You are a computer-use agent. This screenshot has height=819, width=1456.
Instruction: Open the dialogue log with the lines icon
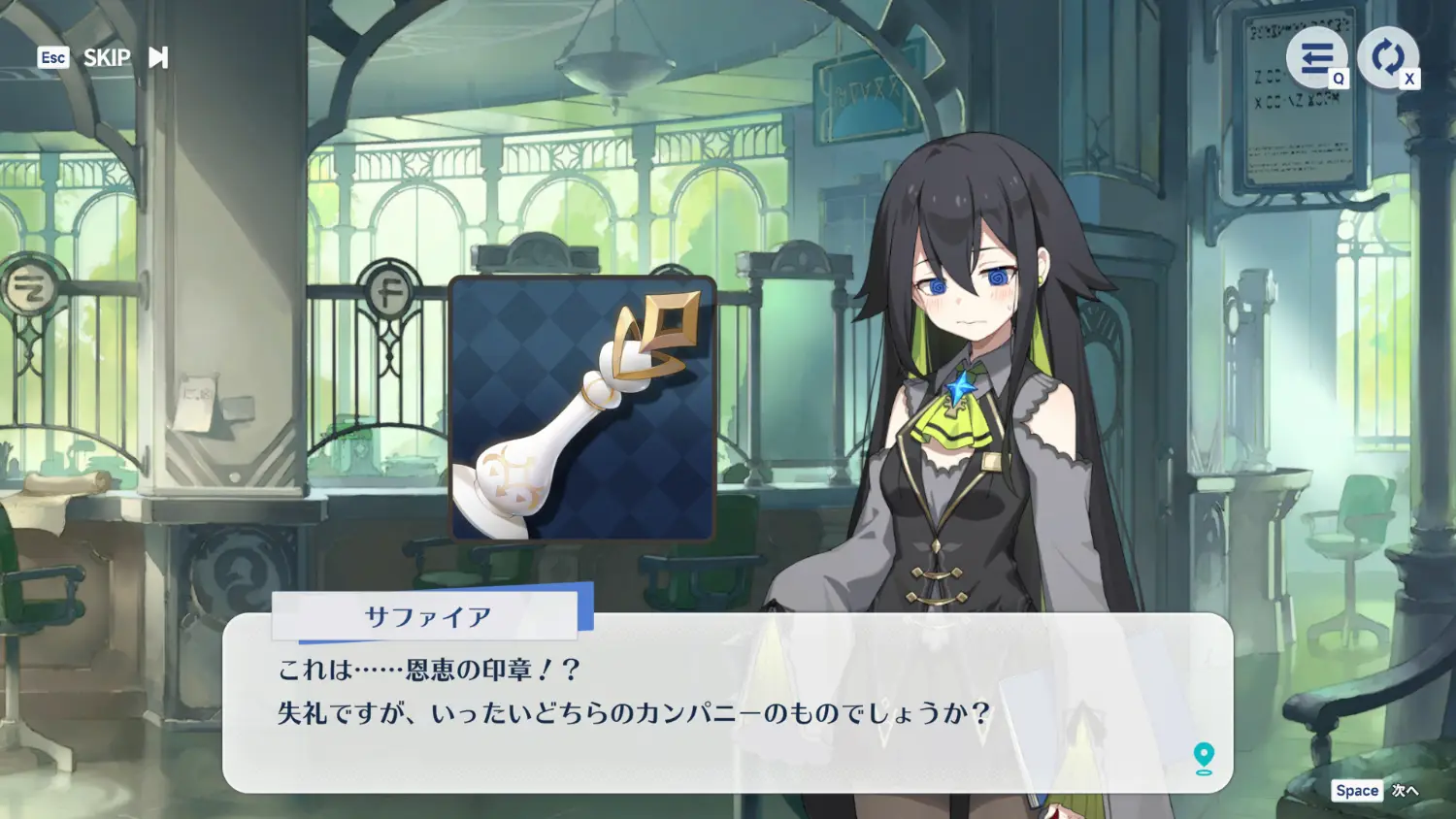click(x=1316, y=58)
